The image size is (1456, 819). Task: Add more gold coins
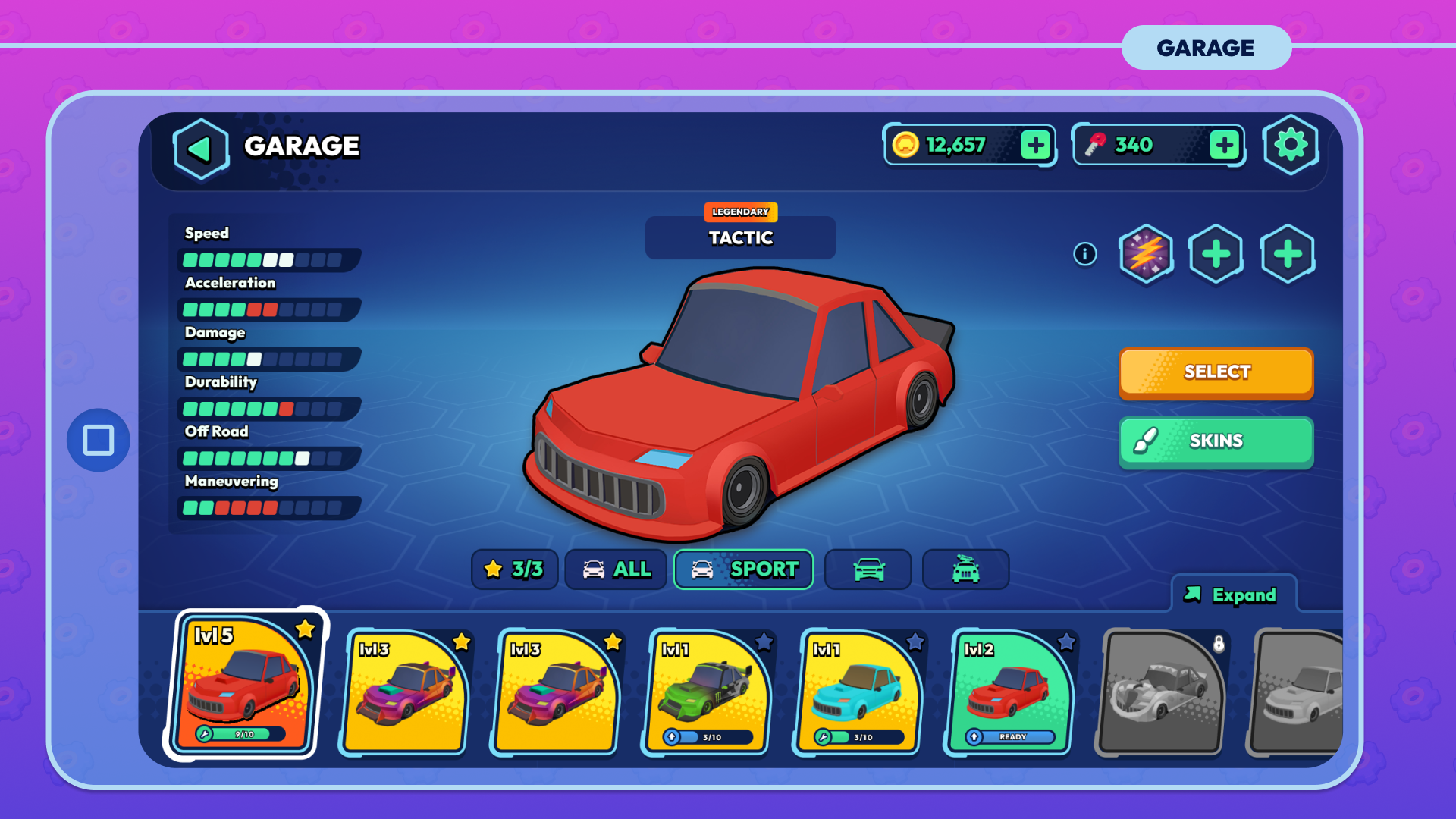(1036, 145)
